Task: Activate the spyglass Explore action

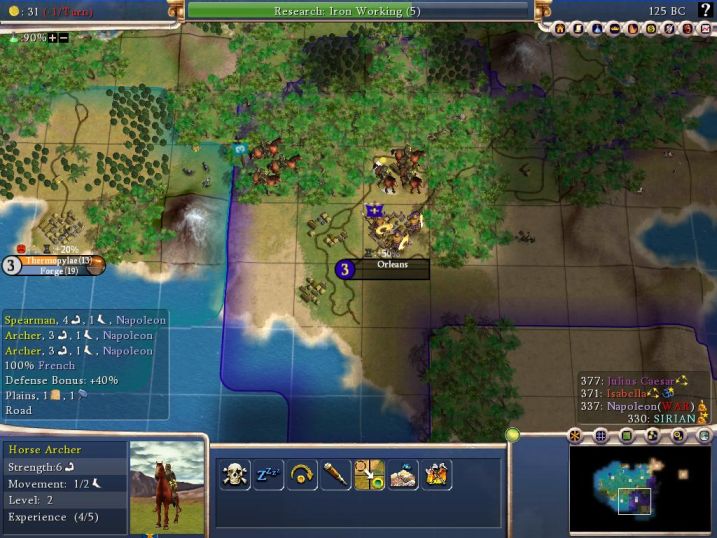Action: (x=336, y=474)
